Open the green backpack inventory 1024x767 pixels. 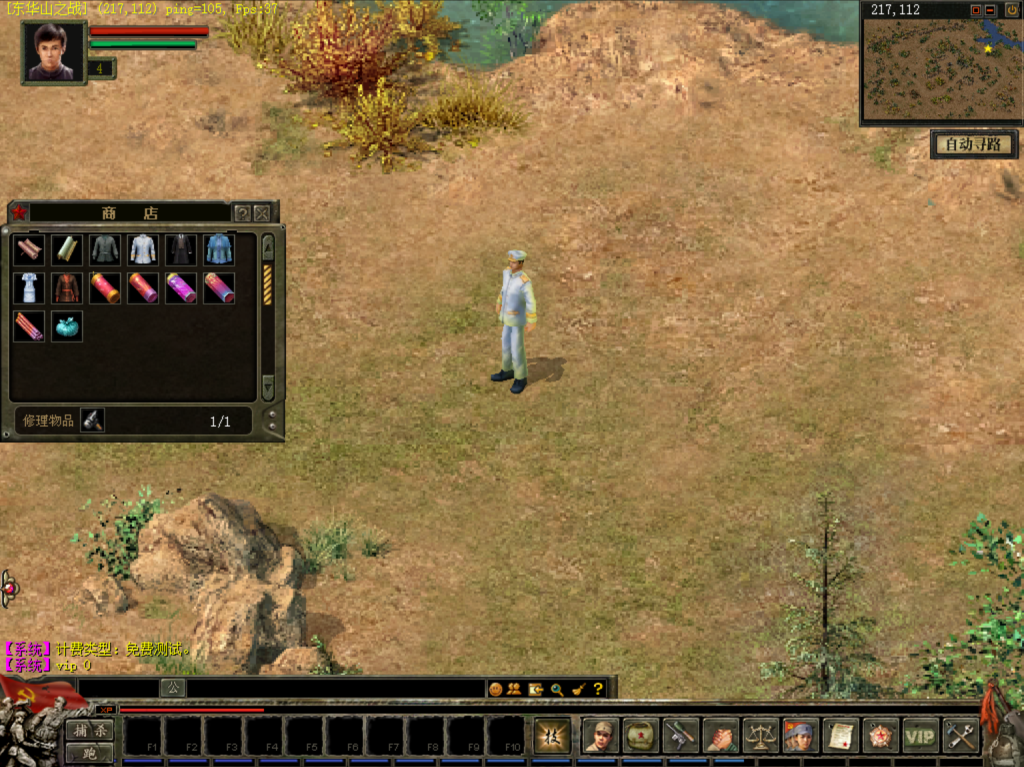pos(639,736)
